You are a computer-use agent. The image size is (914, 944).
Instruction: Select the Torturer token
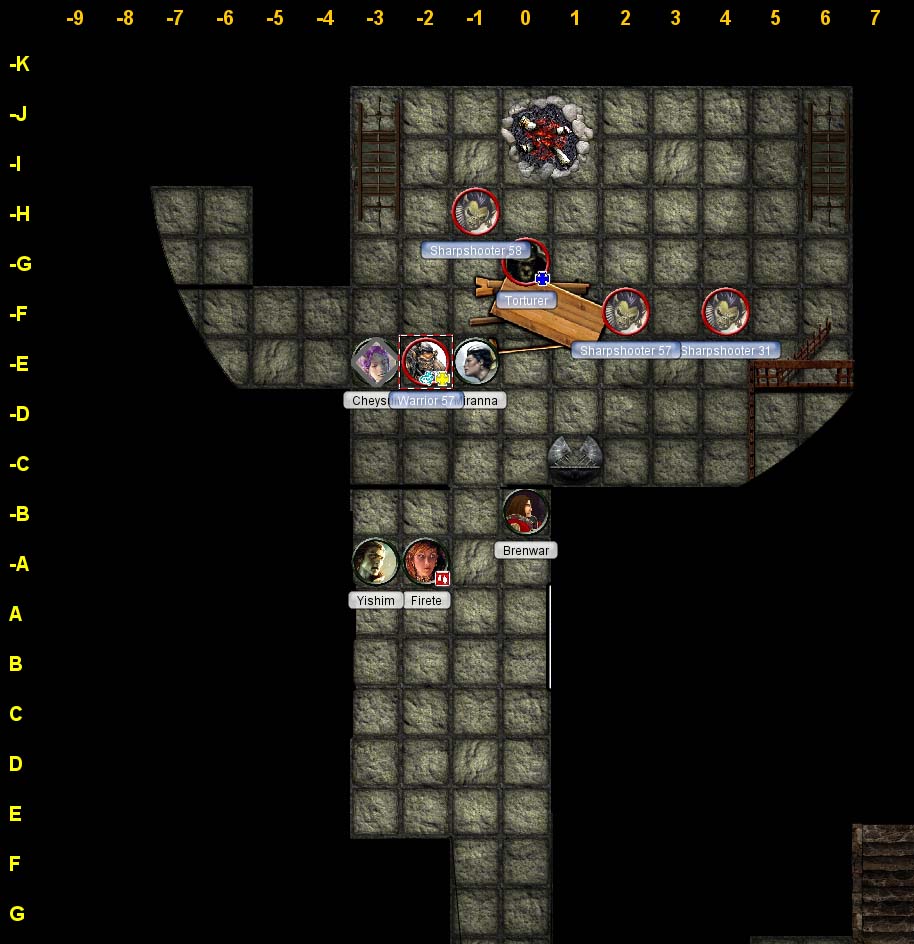pyautogui.click(x=525, y=263)
